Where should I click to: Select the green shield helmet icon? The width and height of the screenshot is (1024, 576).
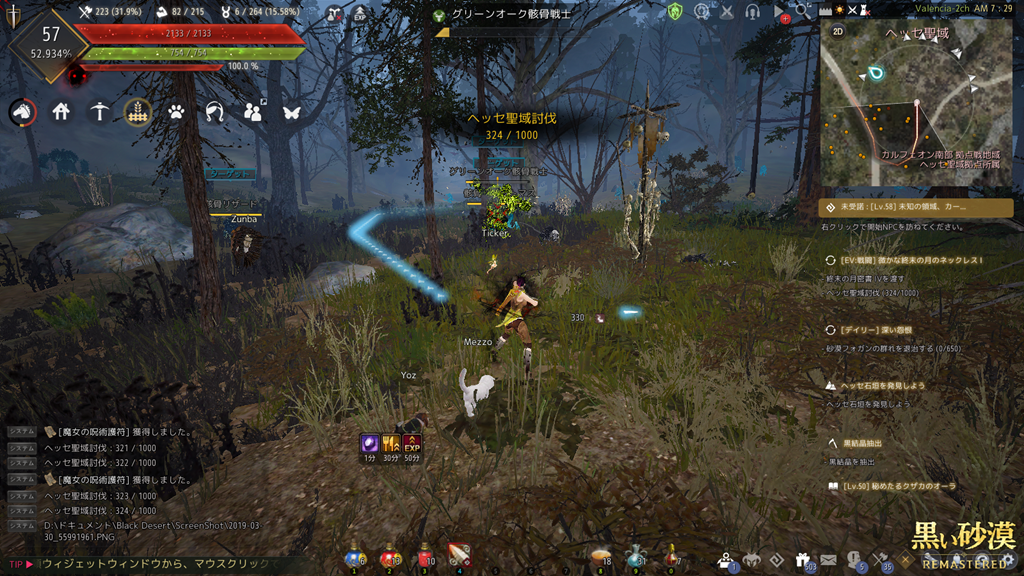click(676, 12)
